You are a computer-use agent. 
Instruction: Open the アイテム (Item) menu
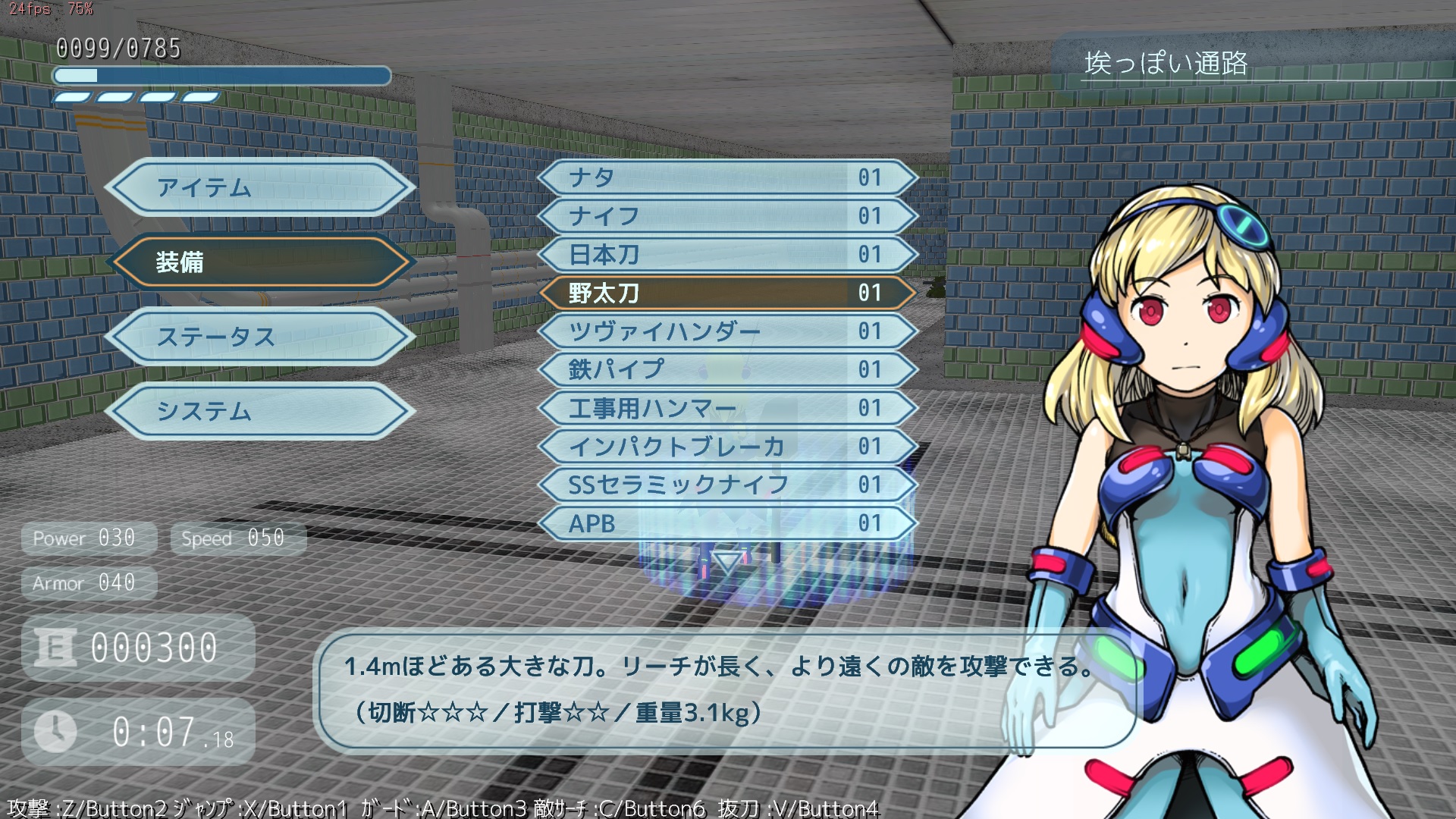(x=260, y=187)
